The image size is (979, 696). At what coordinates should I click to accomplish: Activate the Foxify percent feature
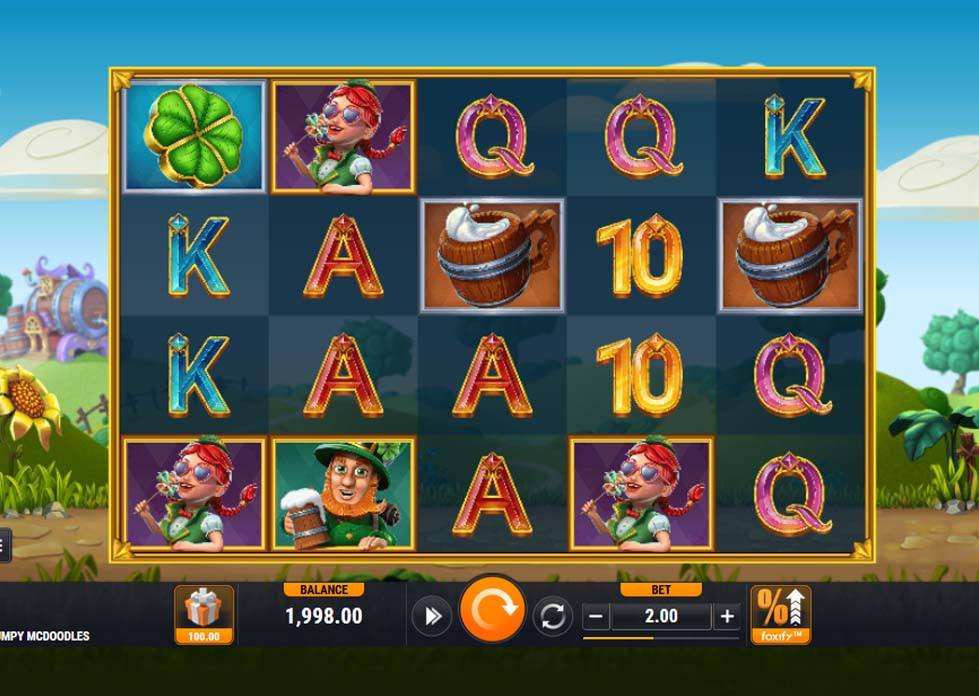(x=780, y=613)
